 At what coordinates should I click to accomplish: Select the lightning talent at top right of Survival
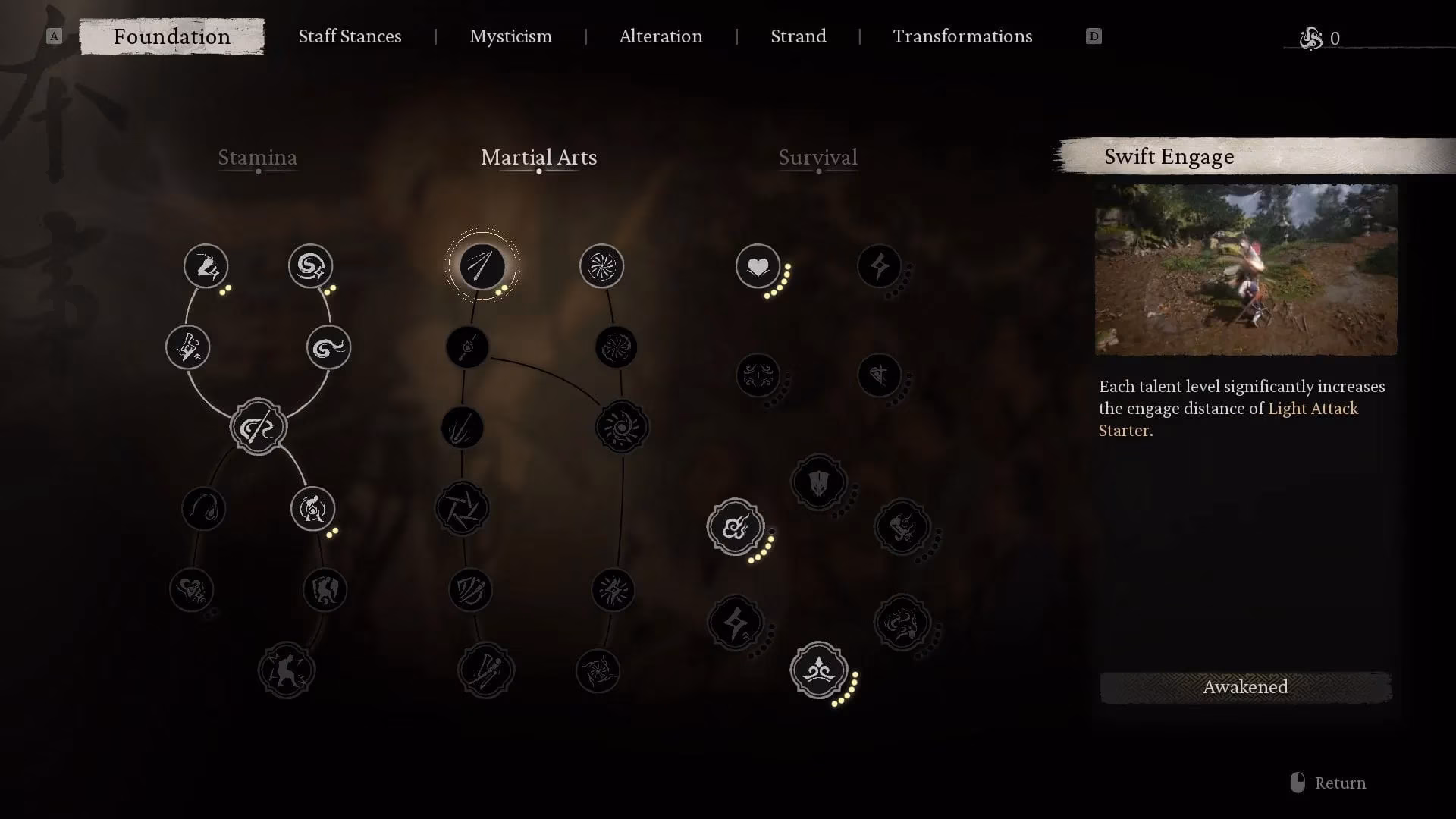click(x=879, y=266)
